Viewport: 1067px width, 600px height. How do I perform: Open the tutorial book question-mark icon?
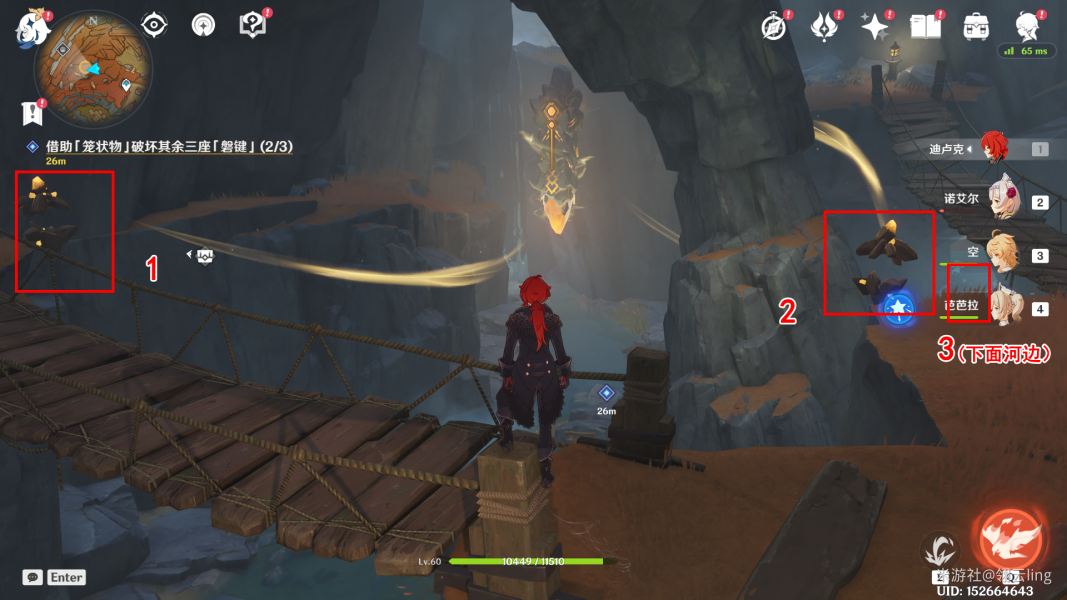(252, 25)
